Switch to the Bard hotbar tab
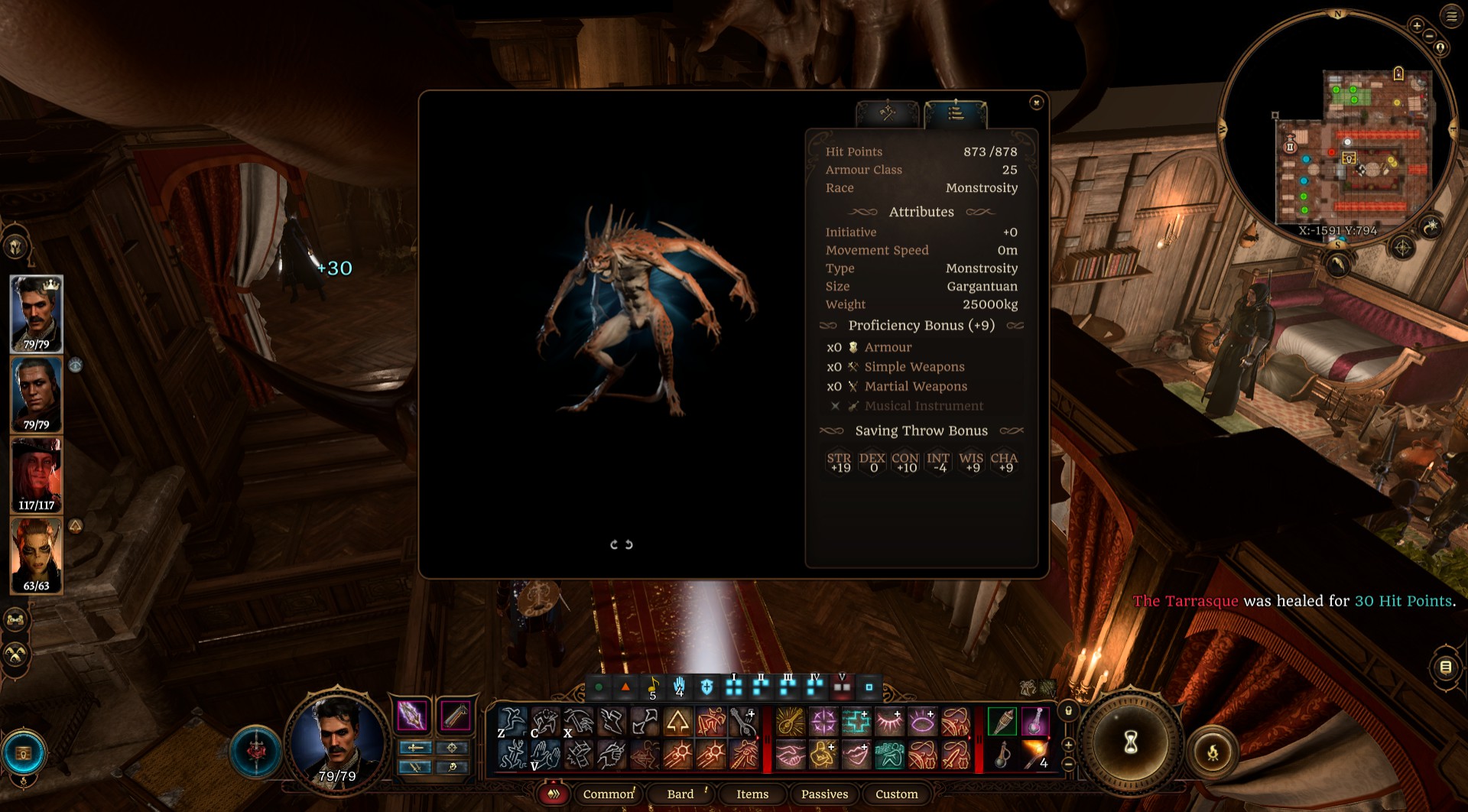 [x=680, y=794]
